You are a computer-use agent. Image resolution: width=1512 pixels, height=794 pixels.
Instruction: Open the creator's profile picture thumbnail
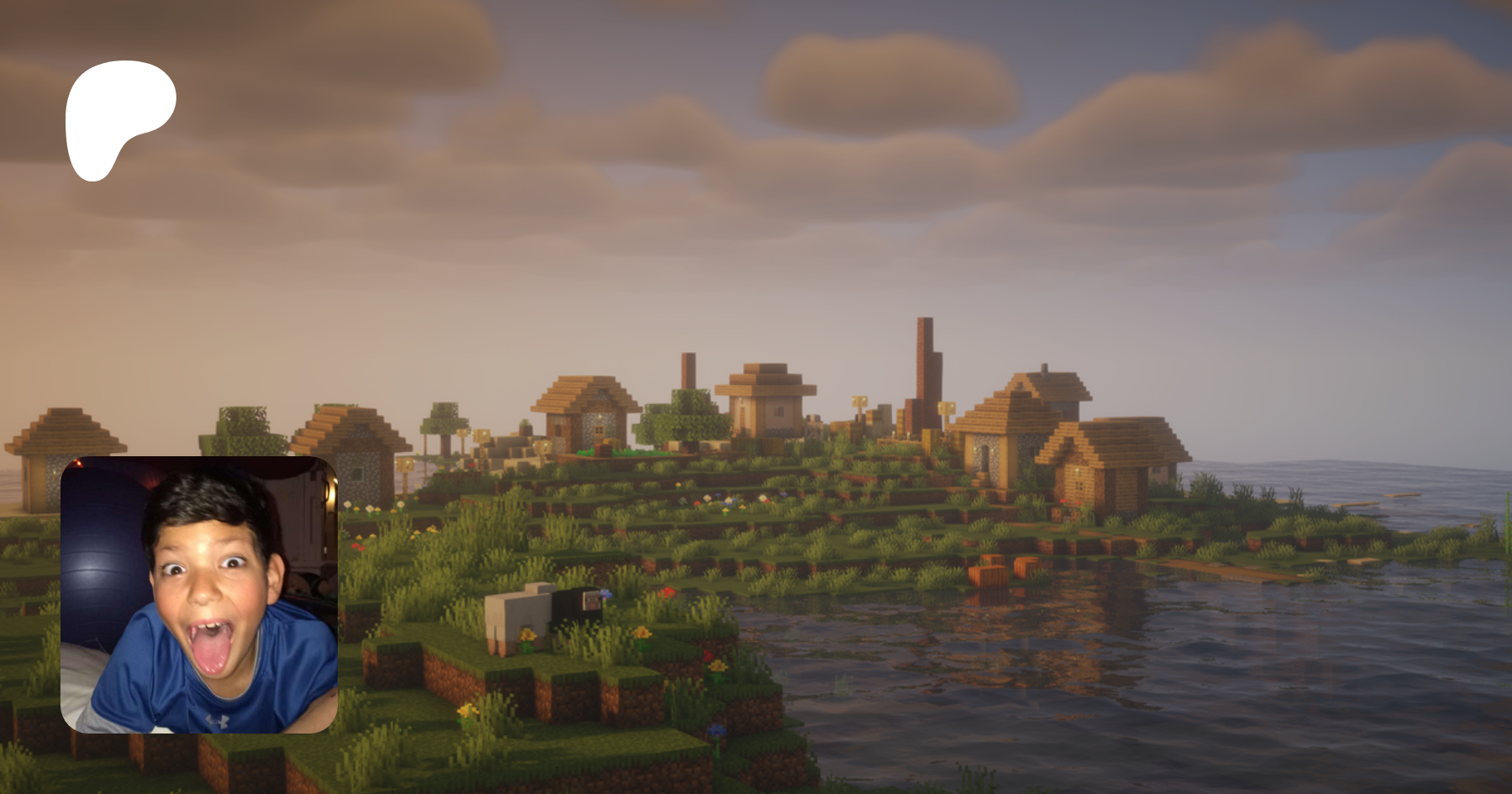tap(199, 595)
